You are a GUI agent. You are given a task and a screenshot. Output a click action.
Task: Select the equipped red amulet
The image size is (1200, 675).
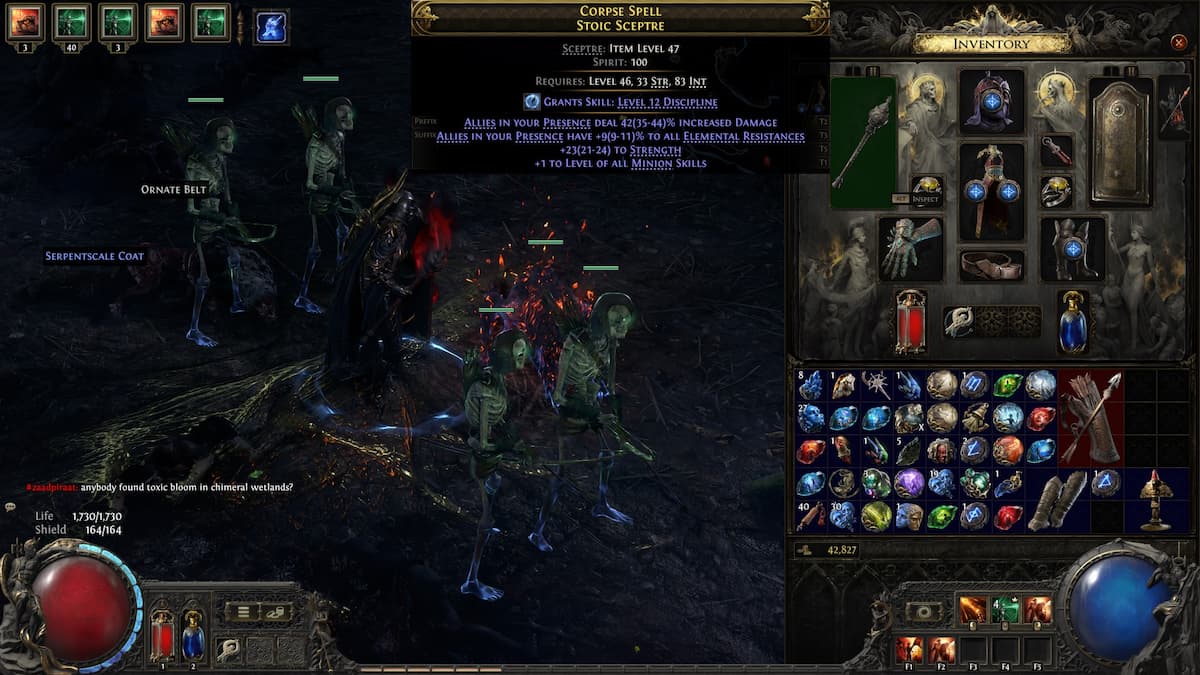tap(1056, 151)
